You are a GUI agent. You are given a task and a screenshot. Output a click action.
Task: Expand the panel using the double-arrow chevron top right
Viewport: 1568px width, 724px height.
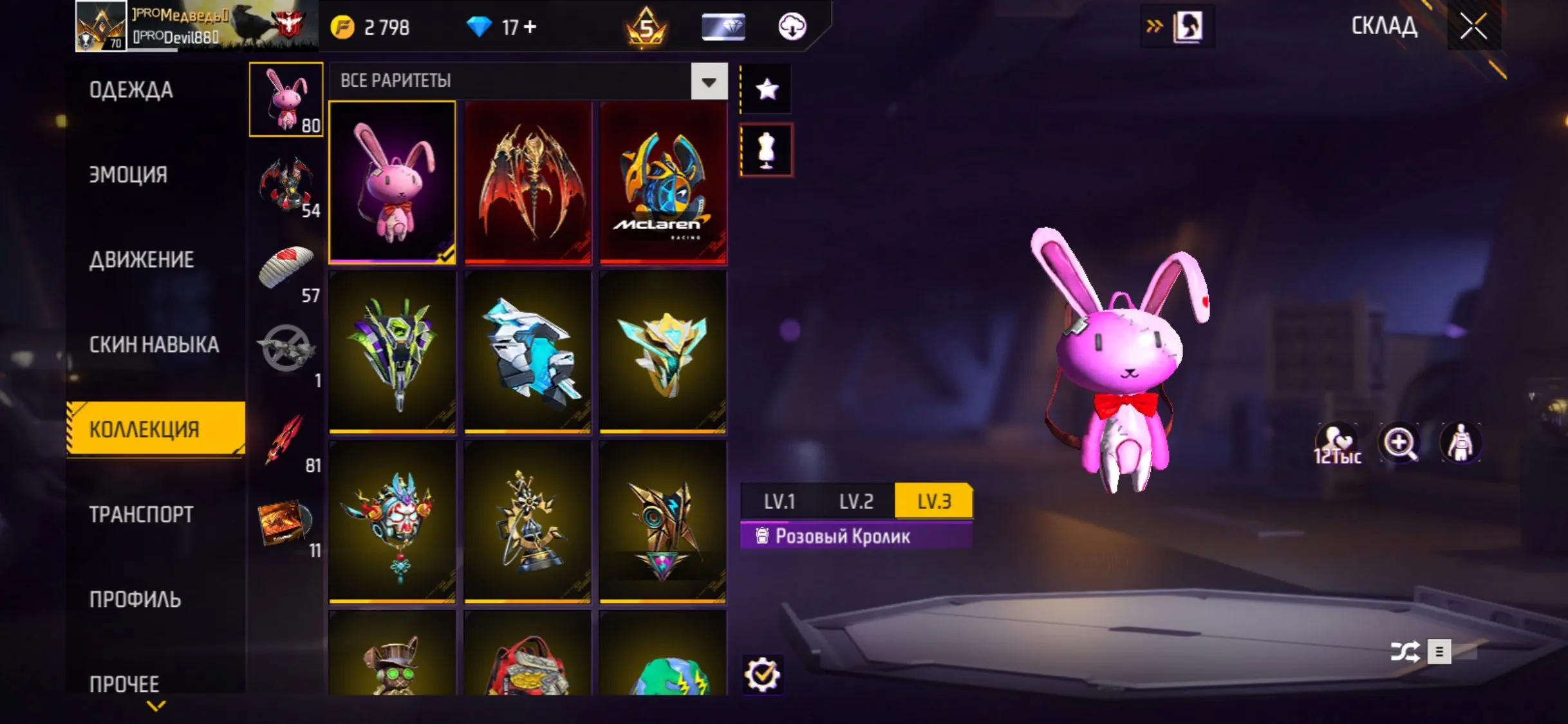point(1155,24)
